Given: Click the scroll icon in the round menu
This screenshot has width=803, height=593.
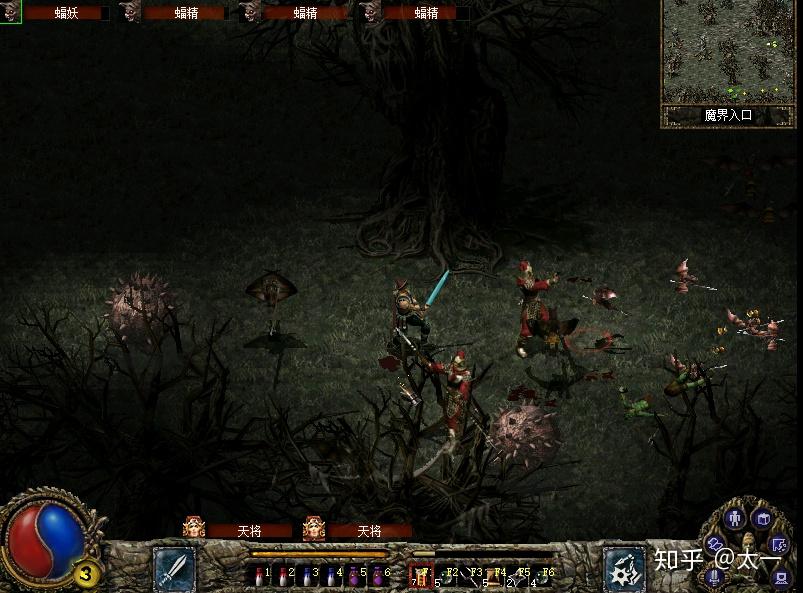Looking at the screenshot, I should [716, 541].
